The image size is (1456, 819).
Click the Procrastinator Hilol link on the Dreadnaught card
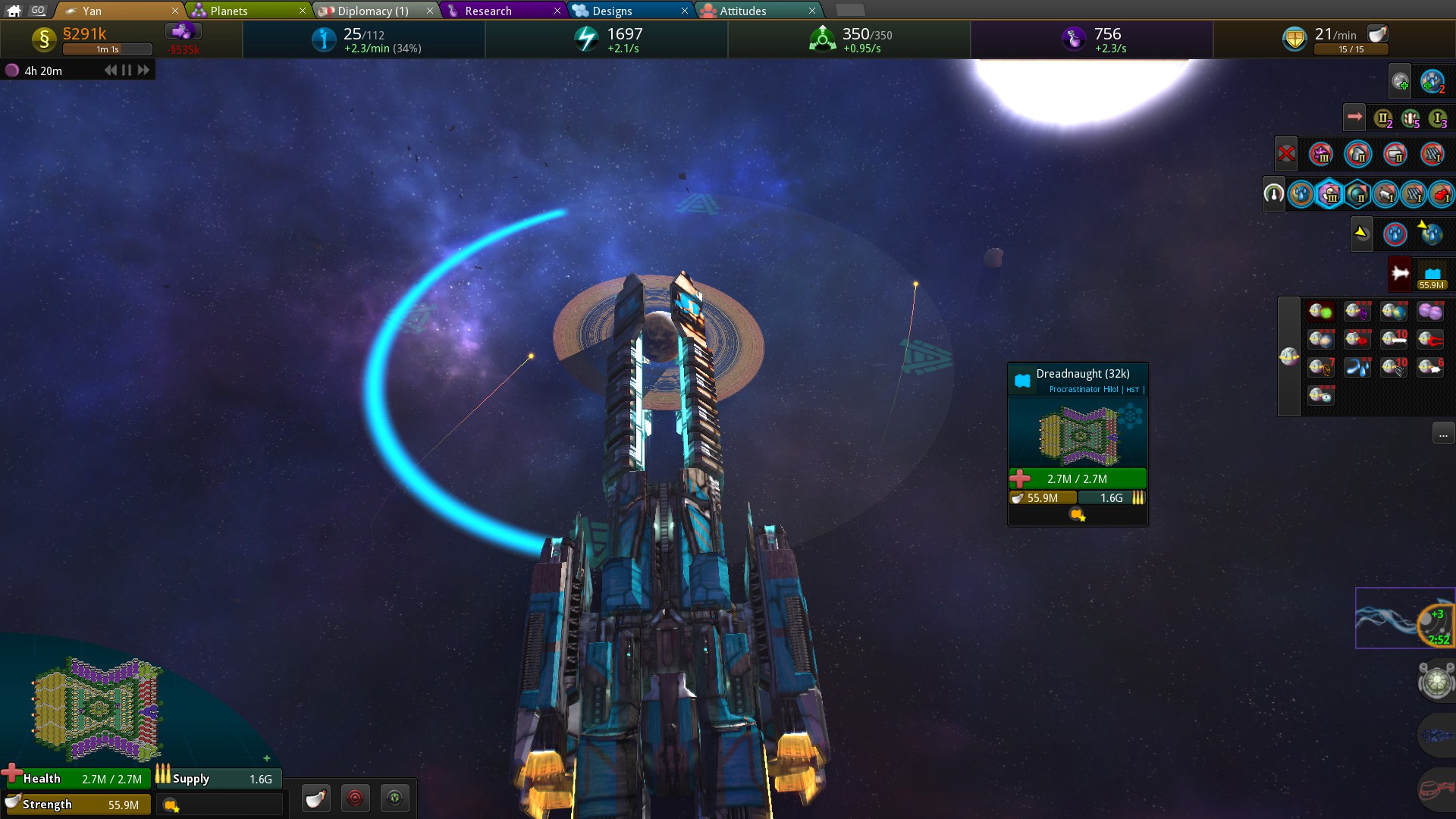coord(1084,389)
